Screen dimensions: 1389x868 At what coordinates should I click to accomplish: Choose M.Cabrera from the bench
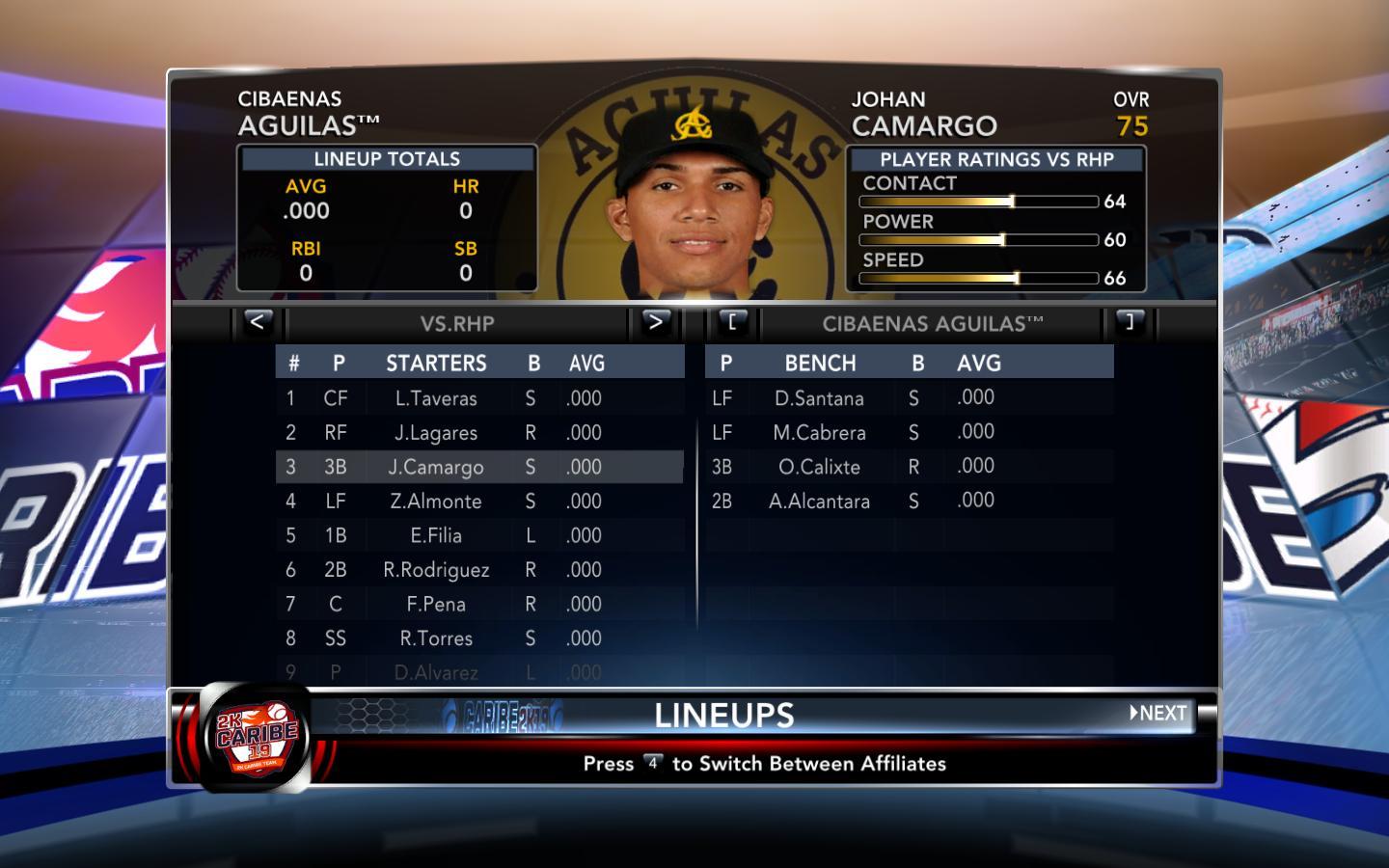[819, 433]
